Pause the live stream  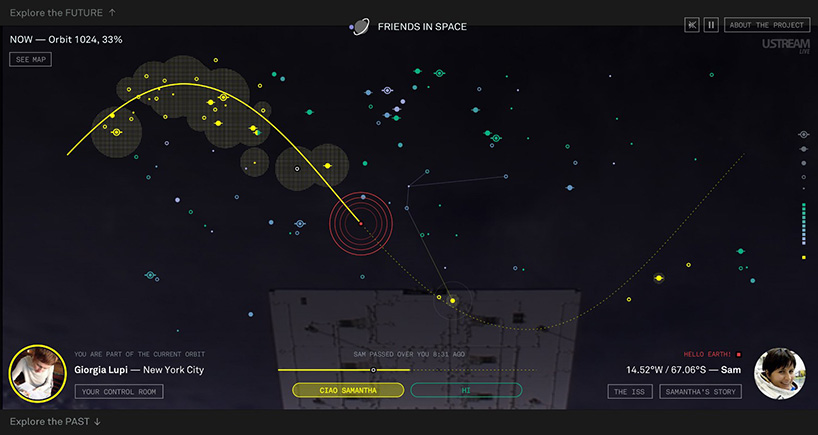click(711, 25)
